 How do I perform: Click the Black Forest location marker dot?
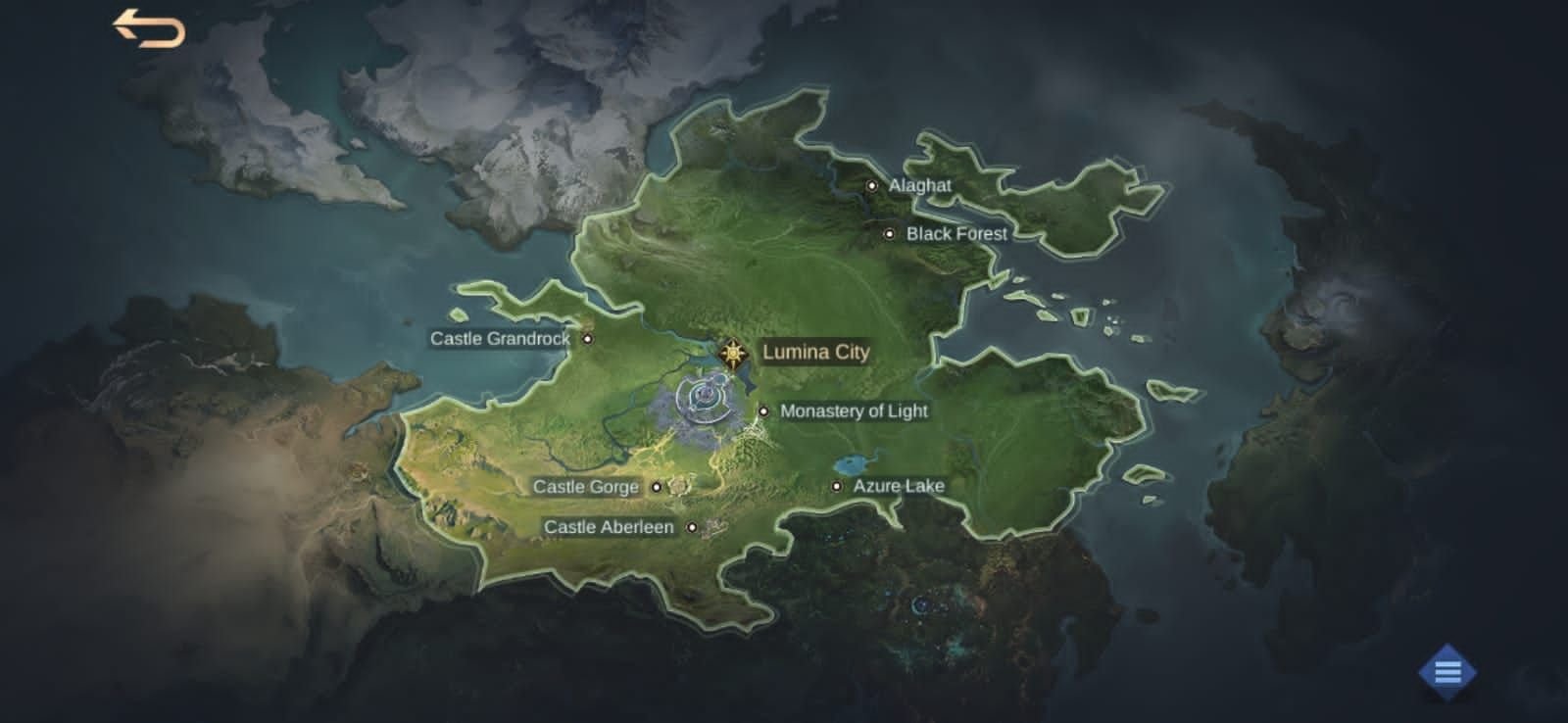point(889,234)
